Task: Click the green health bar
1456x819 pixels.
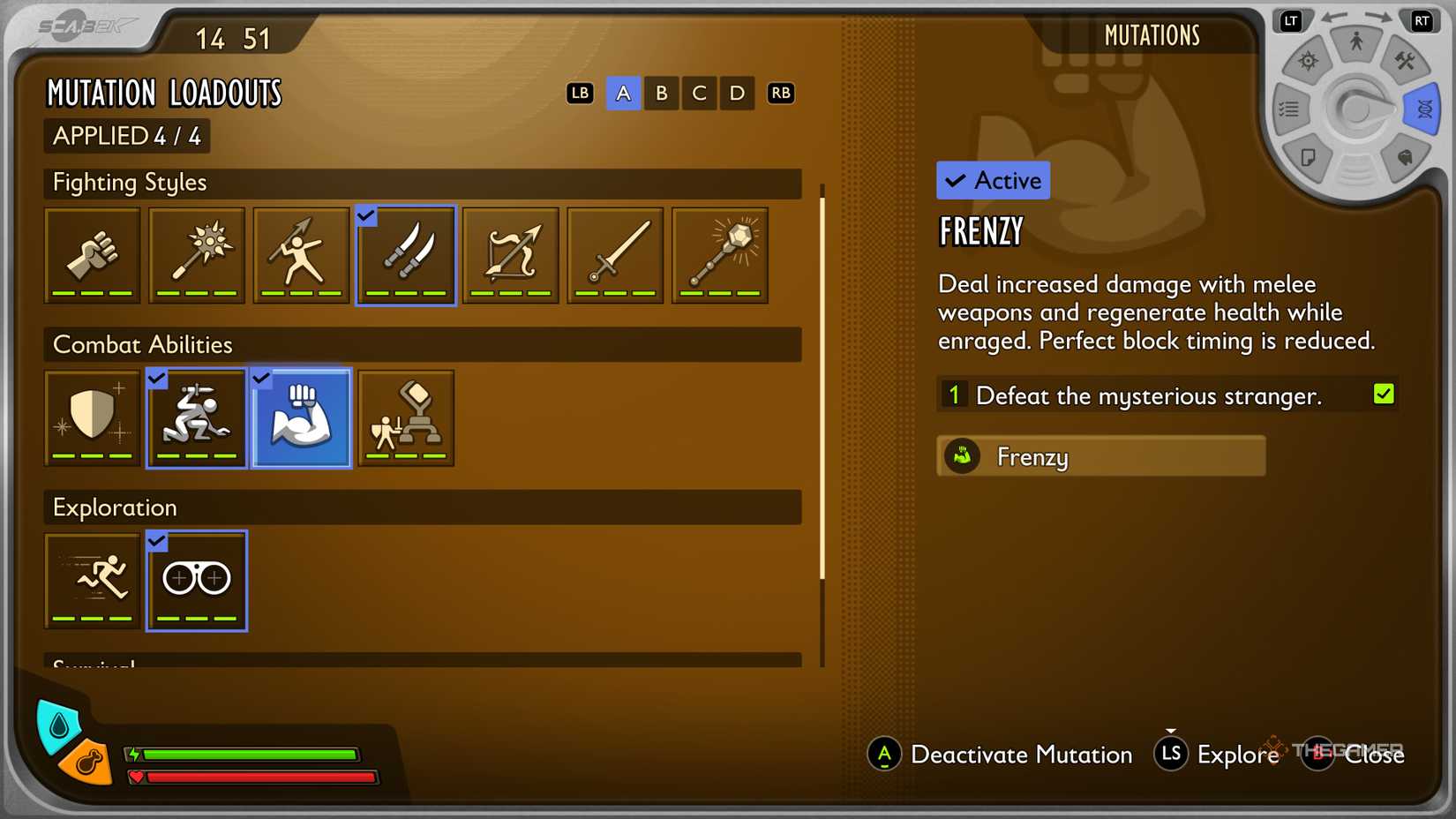Action: pyautogui.click(x=250, y=755)
